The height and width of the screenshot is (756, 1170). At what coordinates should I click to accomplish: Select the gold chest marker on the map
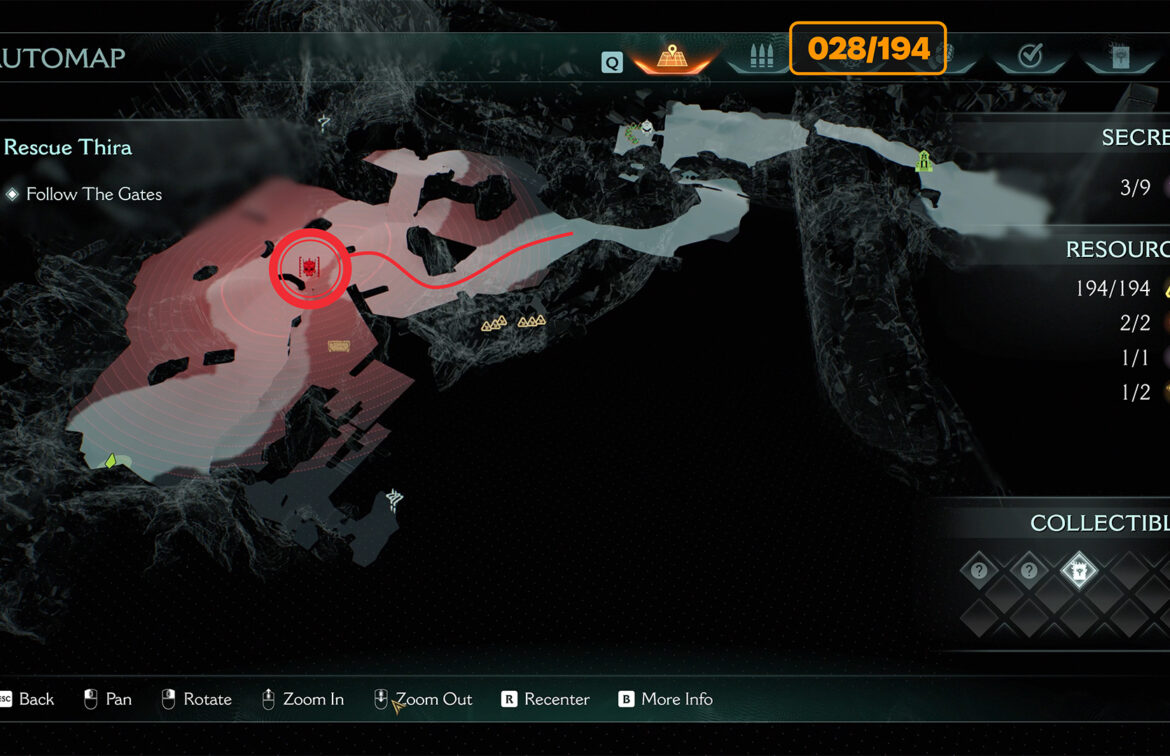tap(339, 346)
